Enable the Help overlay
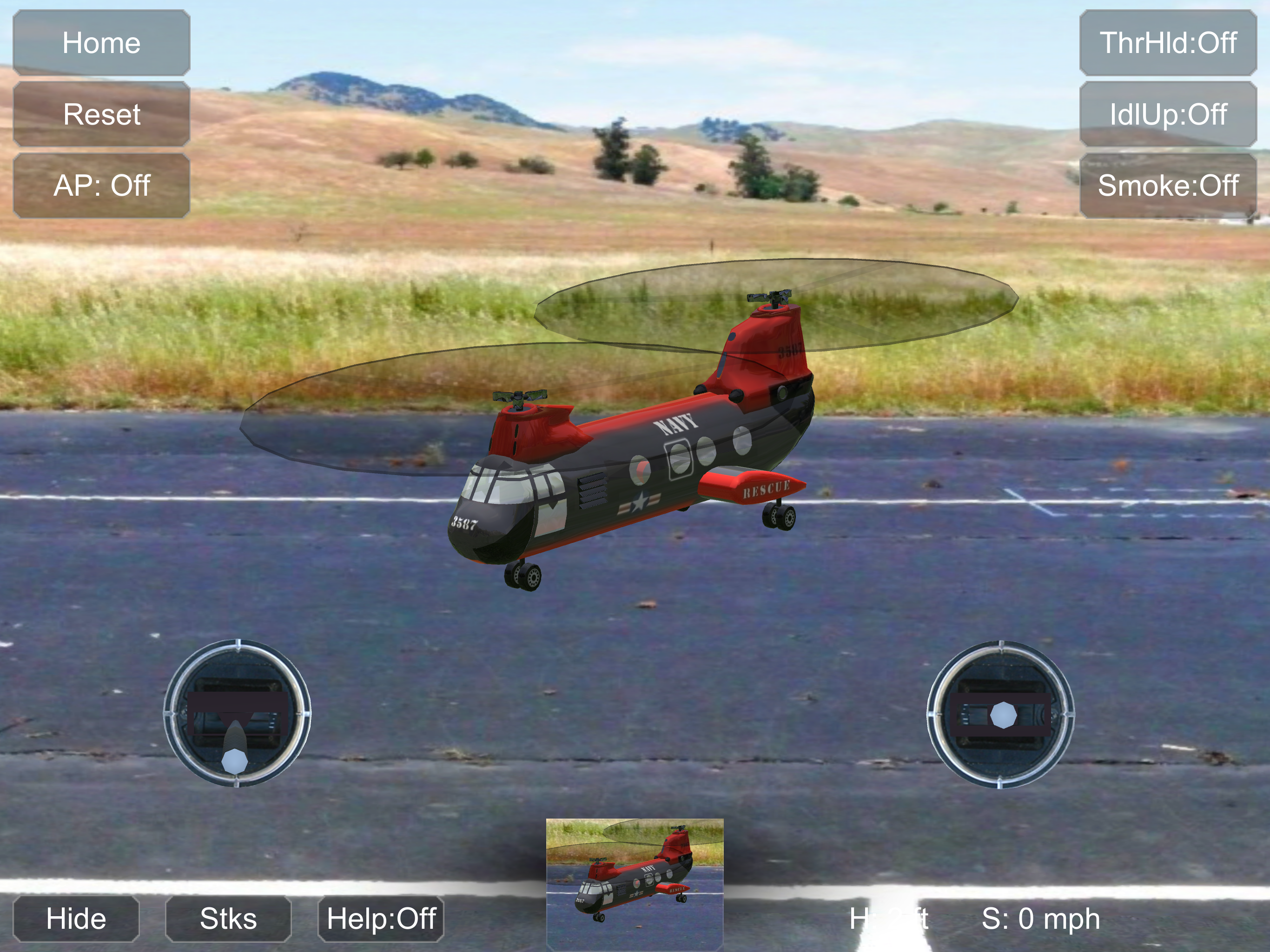The height and width of the screenshot is (952, 1270). coord(381,918)
